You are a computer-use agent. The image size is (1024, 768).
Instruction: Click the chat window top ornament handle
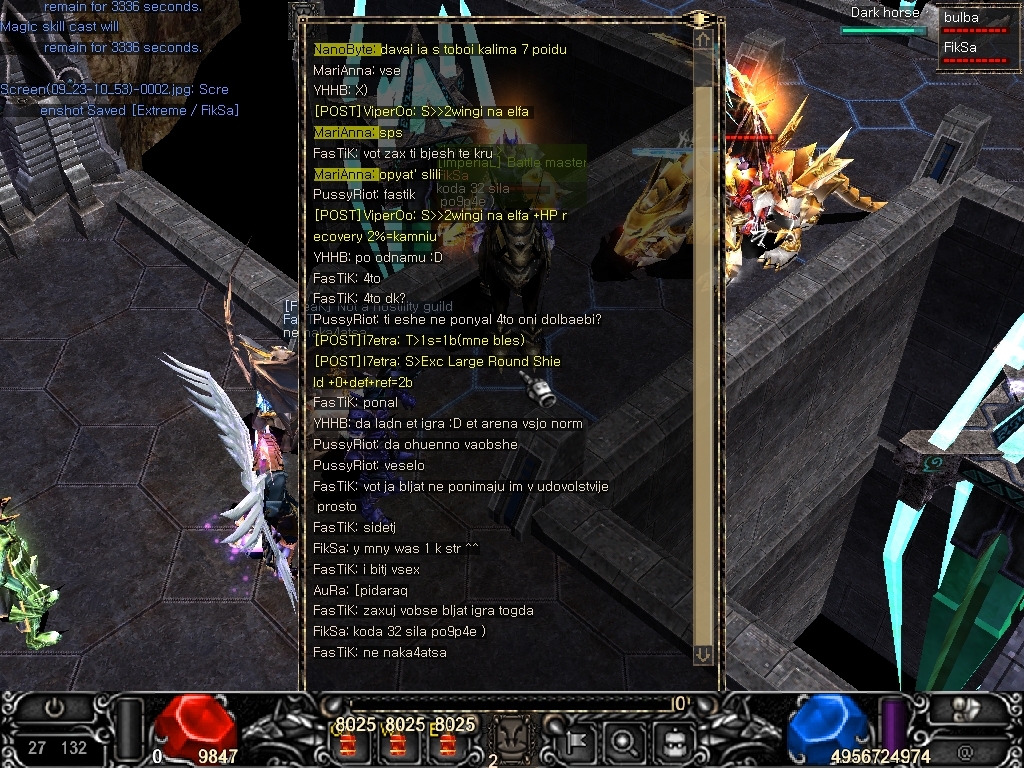tap(697, 19)
